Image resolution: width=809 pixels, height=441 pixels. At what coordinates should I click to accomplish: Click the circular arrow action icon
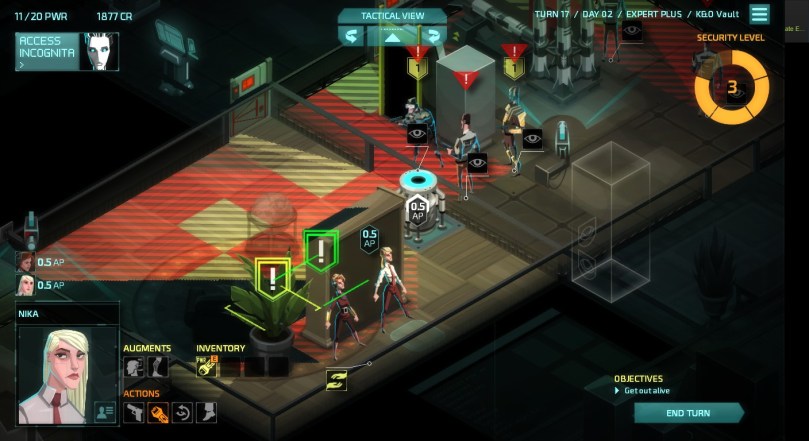coord(182,412)
